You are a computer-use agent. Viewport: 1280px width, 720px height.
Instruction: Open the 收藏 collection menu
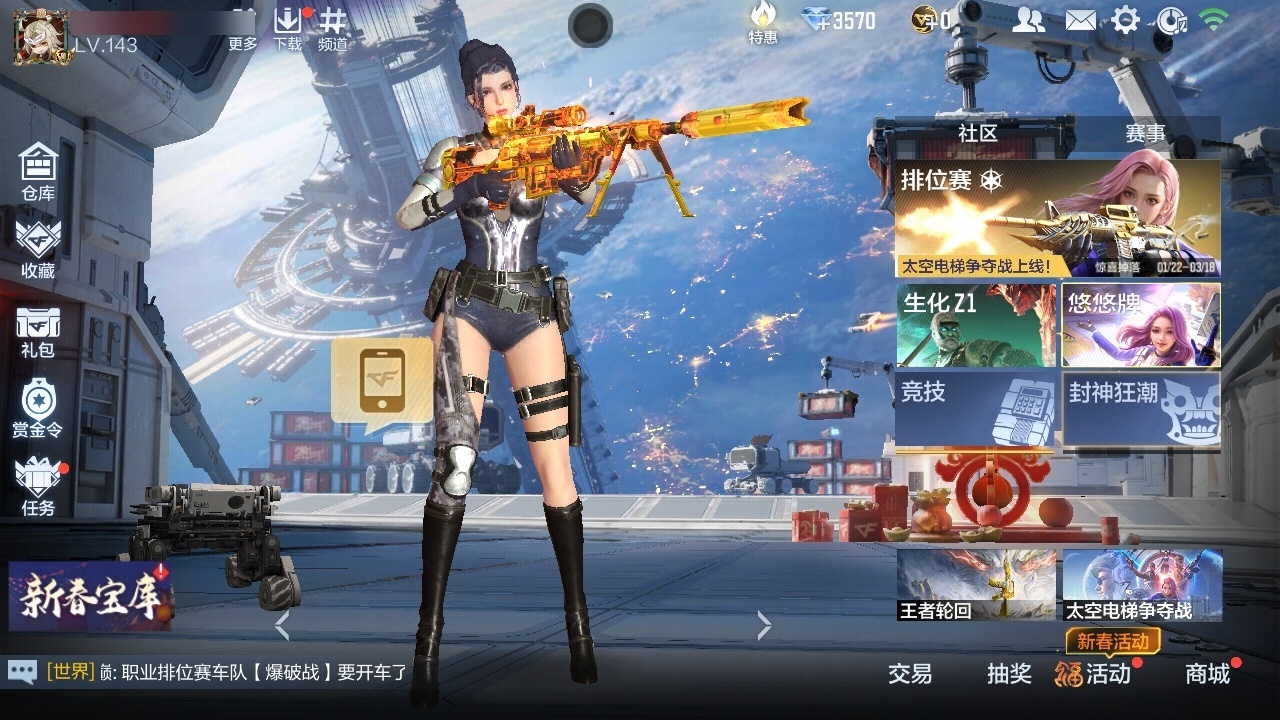38,249
